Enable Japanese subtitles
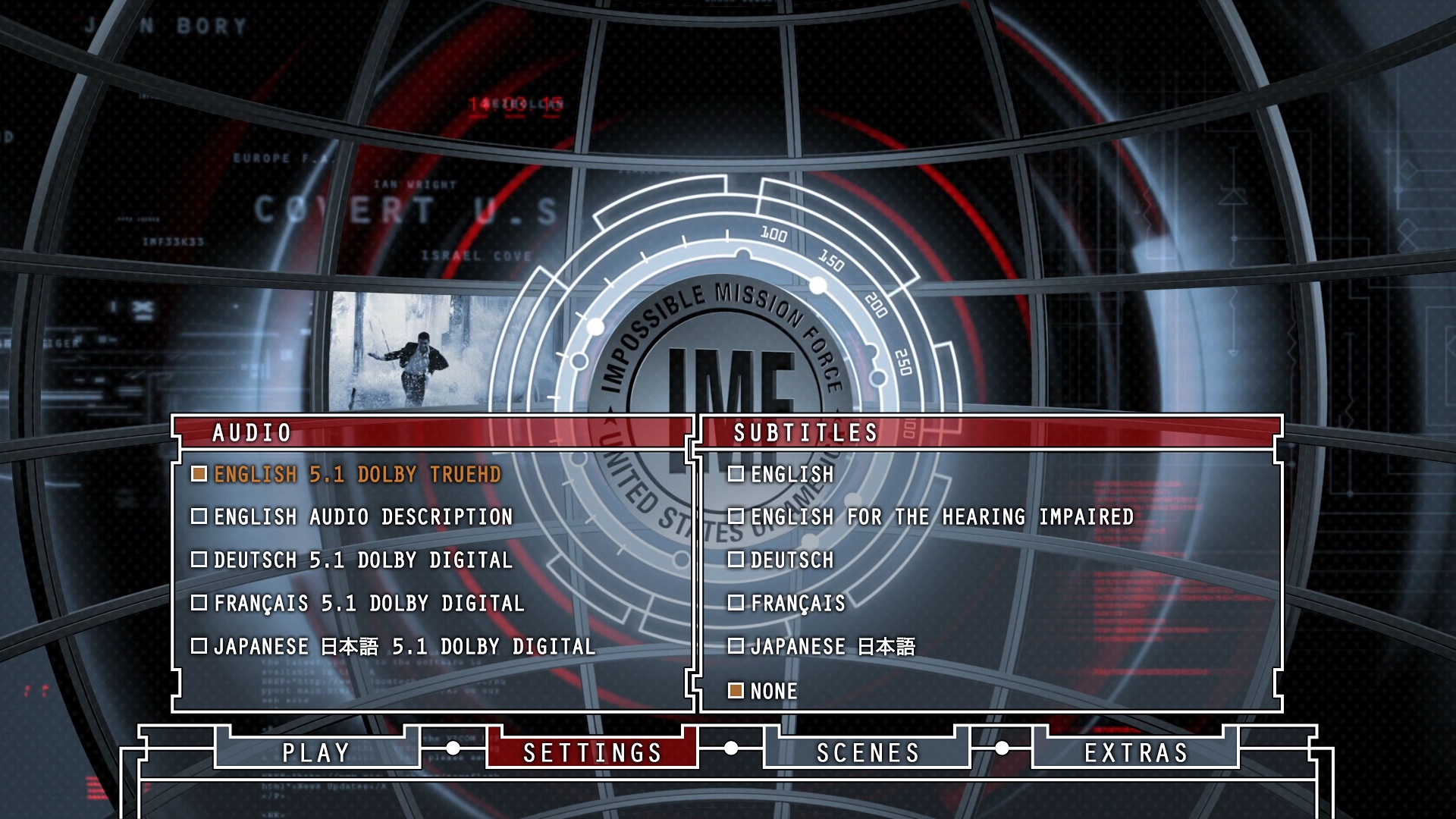Viewport: 1456px width, 819px height. pos(832,647)
